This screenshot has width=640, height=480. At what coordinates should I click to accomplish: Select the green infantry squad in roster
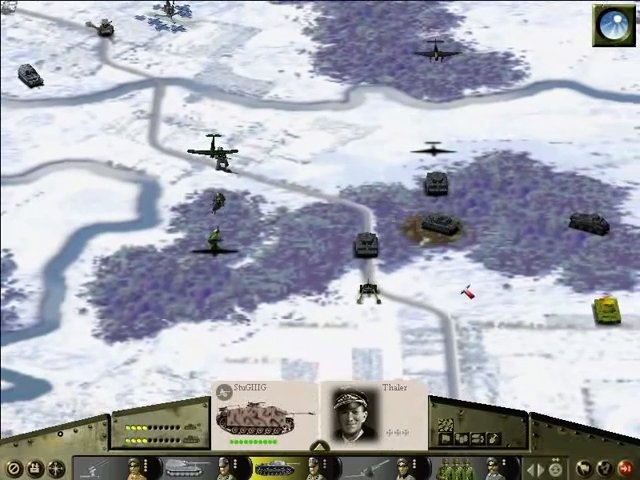click(455, 467)
